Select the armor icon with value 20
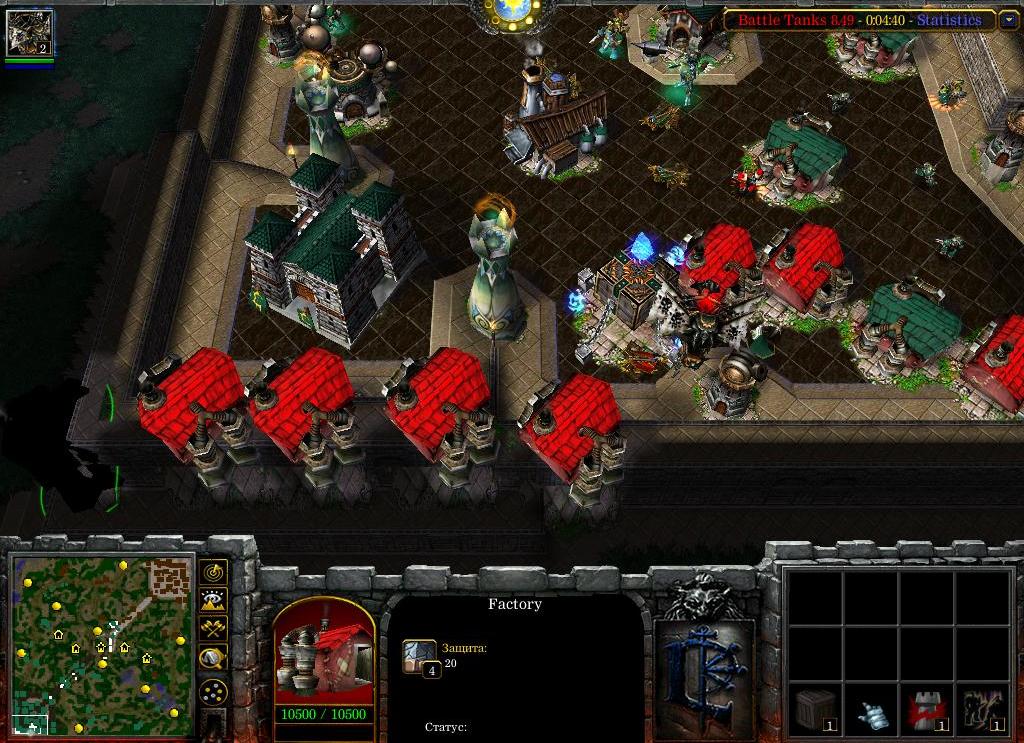Image resolution: width=1024 pixels, height=743 pixels. click(x=419, y=657)
